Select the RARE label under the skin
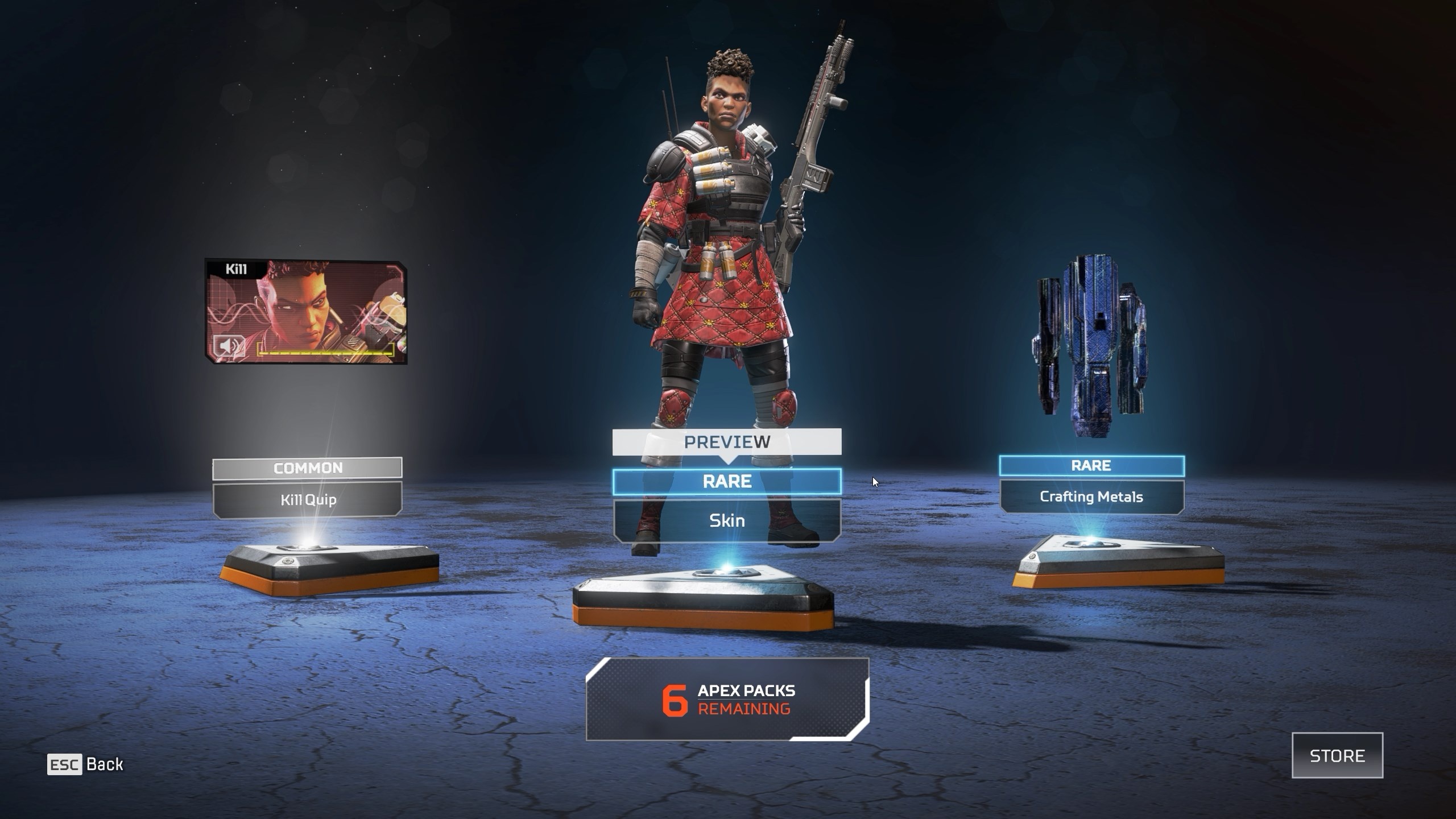 pos(728,481)
